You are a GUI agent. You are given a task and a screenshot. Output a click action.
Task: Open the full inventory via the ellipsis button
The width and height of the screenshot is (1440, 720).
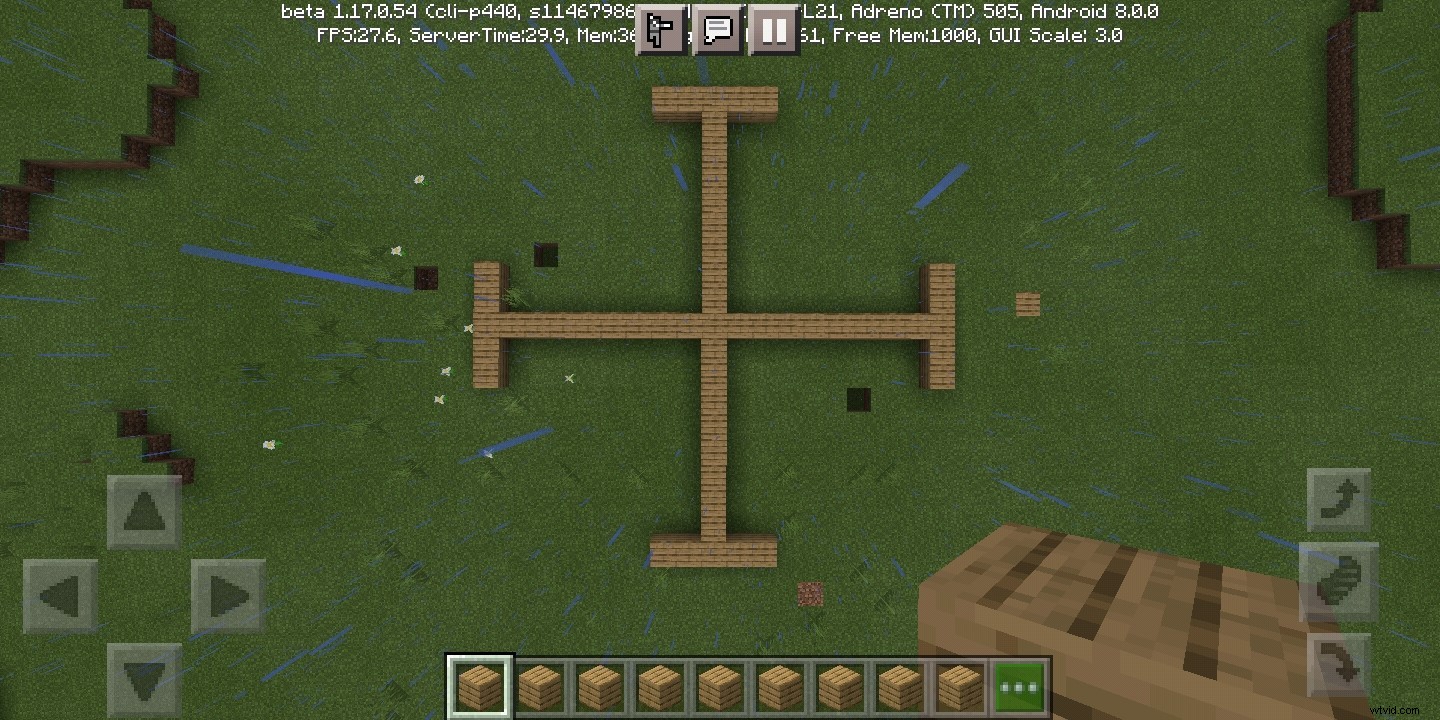coord(1018,686)
